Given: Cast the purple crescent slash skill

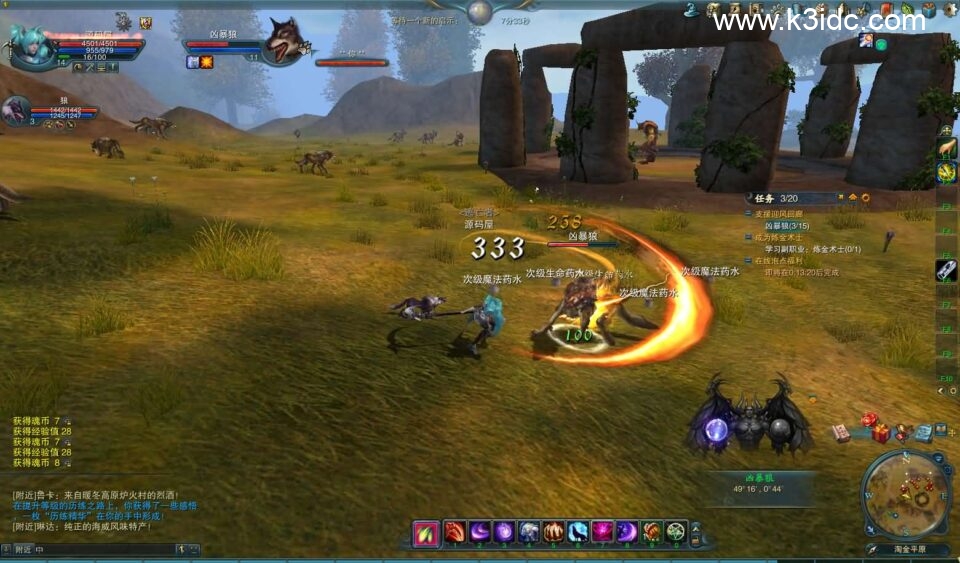Looking at the screenshot, I should (x=479, y=533).
